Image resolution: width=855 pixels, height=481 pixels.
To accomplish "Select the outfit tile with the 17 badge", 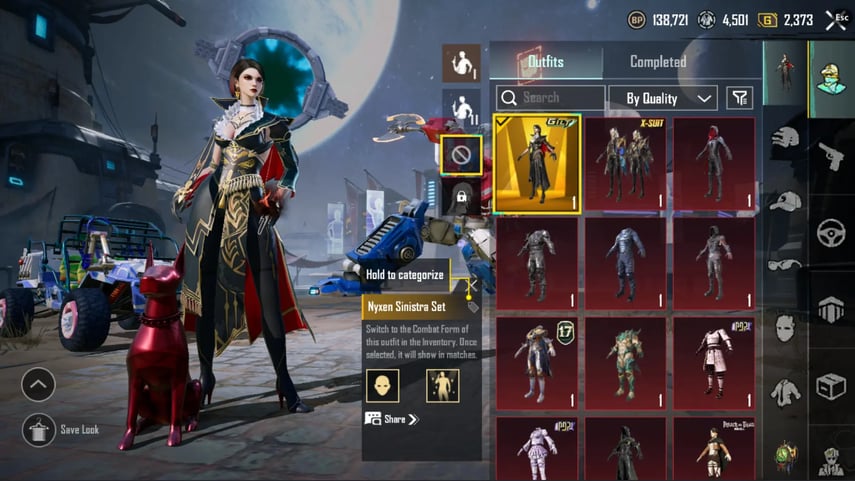I will (x=537, y=364).
